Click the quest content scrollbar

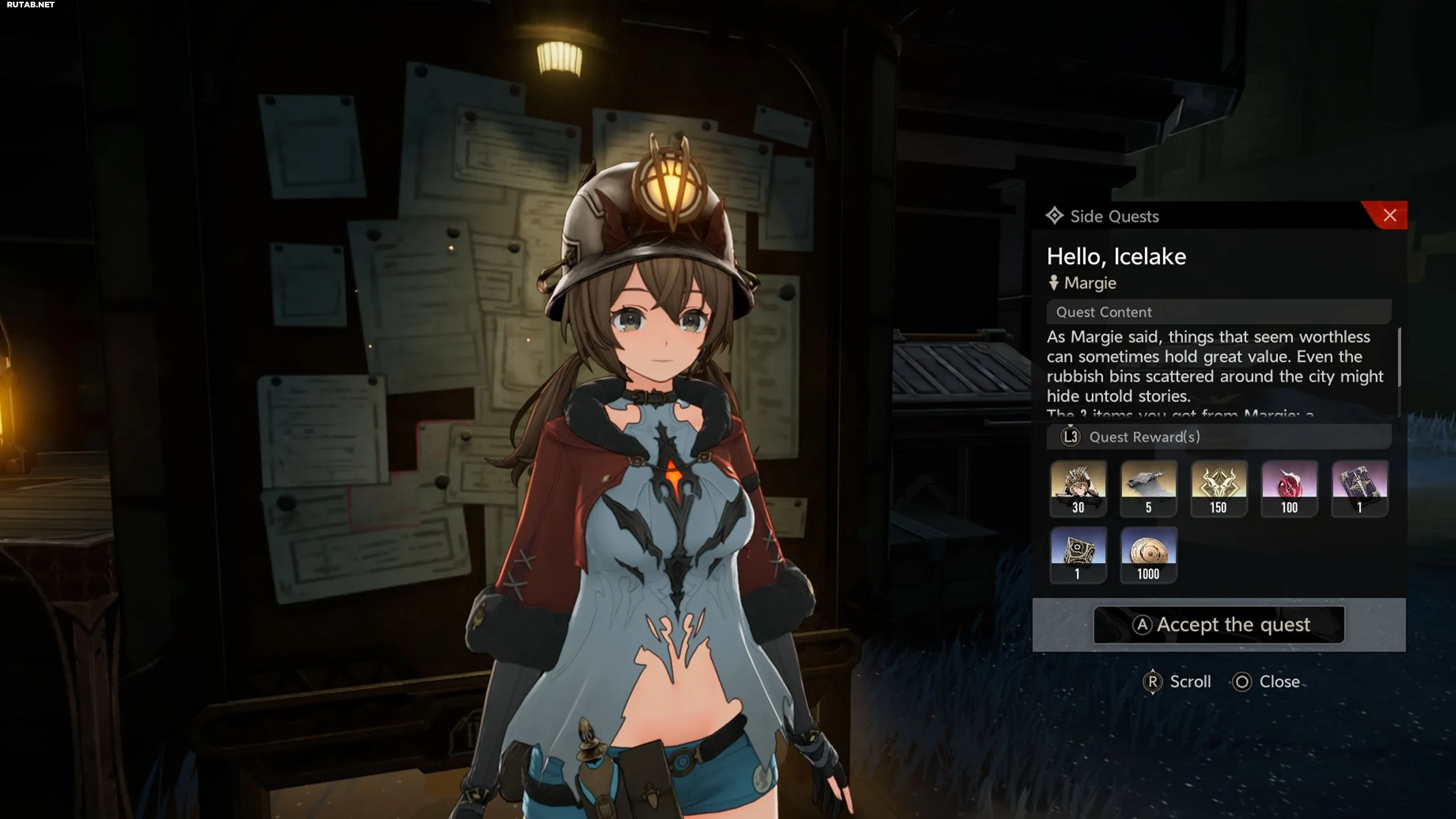1399,358
